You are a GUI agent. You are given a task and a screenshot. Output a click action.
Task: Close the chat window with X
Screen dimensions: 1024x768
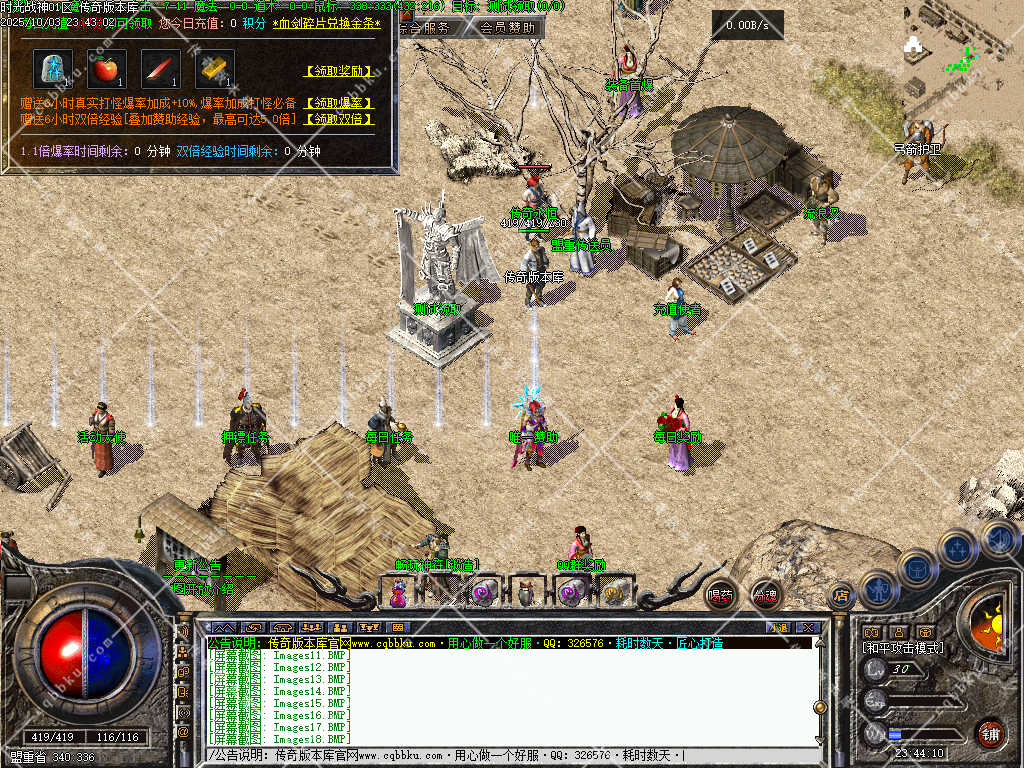coord(808,627)
